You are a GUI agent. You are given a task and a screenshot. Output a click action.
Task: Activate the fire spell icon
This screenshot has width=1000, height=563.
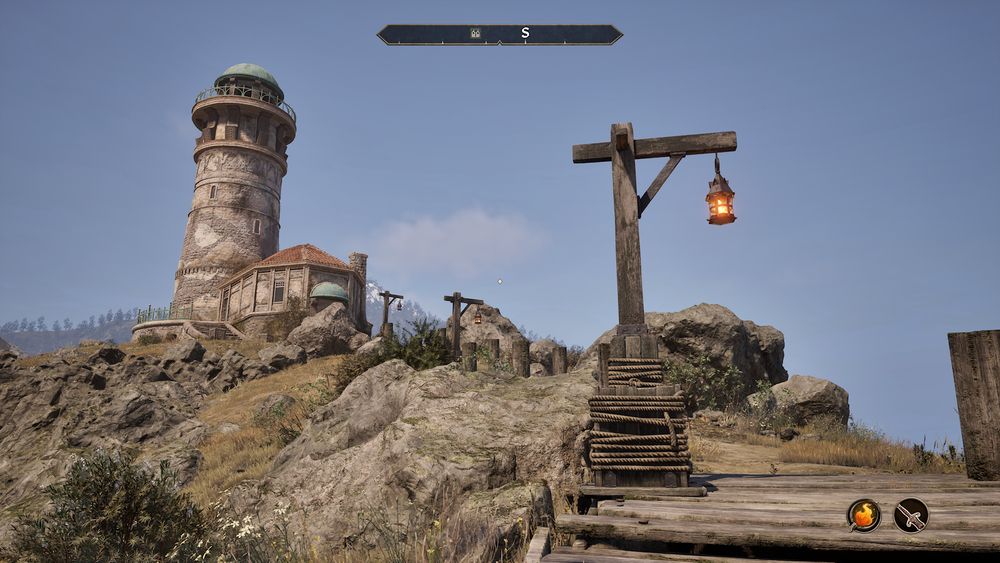click(864, 515)
